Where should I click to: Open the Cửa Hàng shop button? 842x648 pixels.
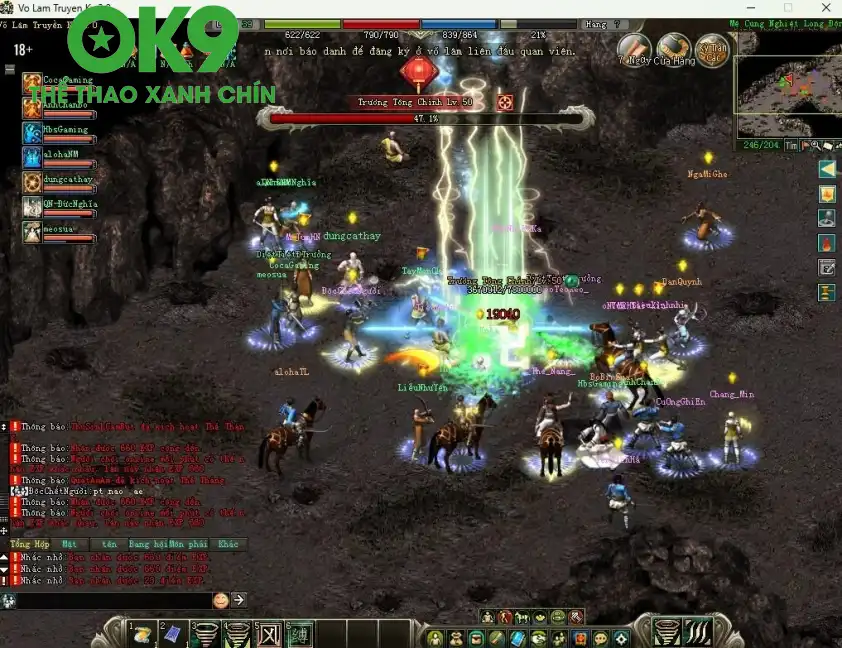pyautogui.click(x=674, y=48)
